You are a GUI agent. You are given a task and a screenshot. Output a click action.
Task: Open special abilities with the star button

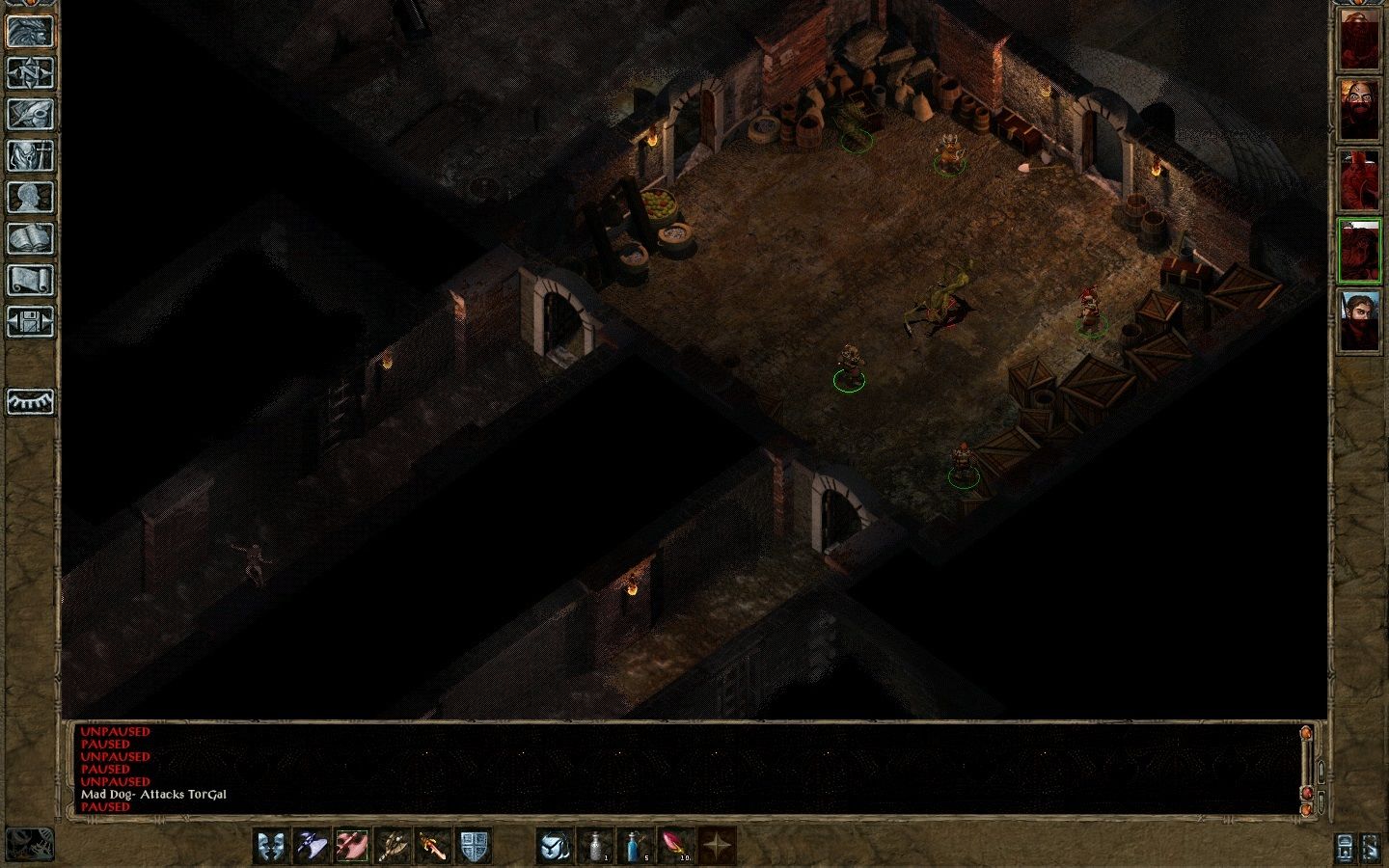point(717,846)
